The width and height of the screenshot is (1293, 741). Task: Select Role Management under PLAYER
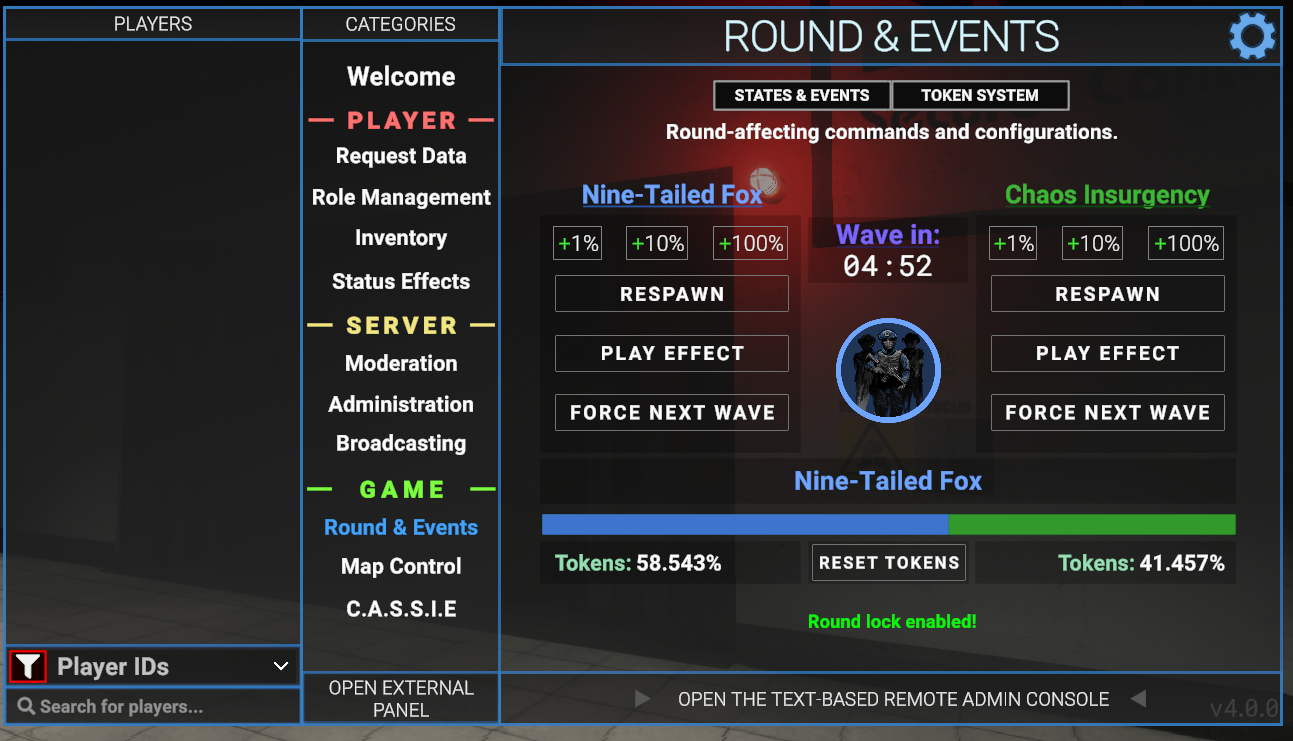[401, 197]
